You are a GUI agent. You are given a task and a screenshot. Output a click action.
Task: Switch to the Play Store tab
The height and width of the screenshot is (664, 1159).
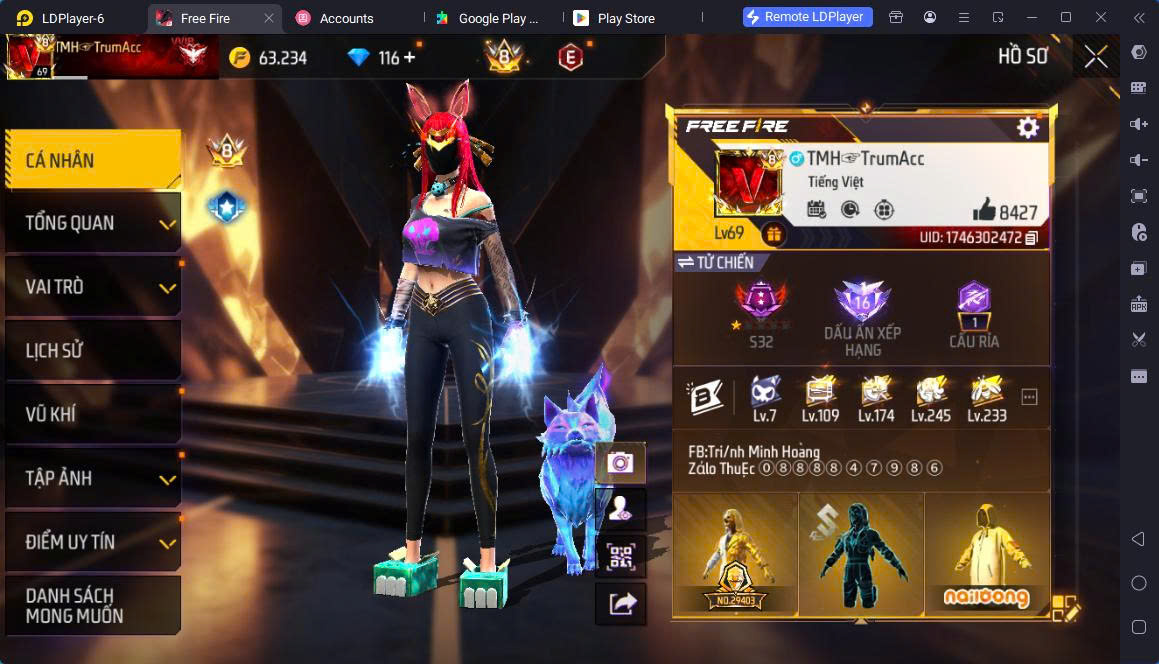[x=625, y=18]
